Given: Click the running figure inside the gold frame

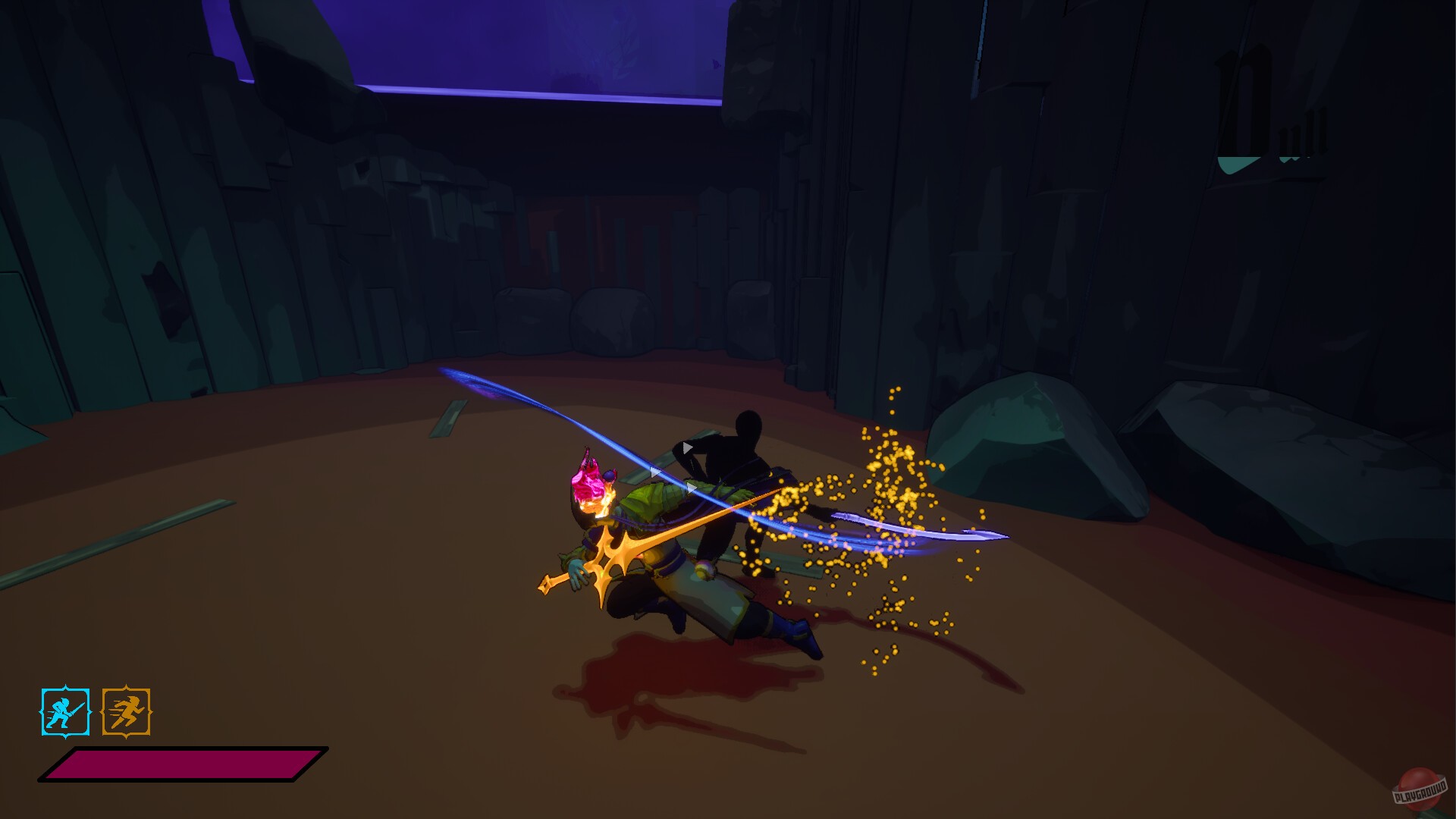Looking at the screenshot, I should 127,714.
